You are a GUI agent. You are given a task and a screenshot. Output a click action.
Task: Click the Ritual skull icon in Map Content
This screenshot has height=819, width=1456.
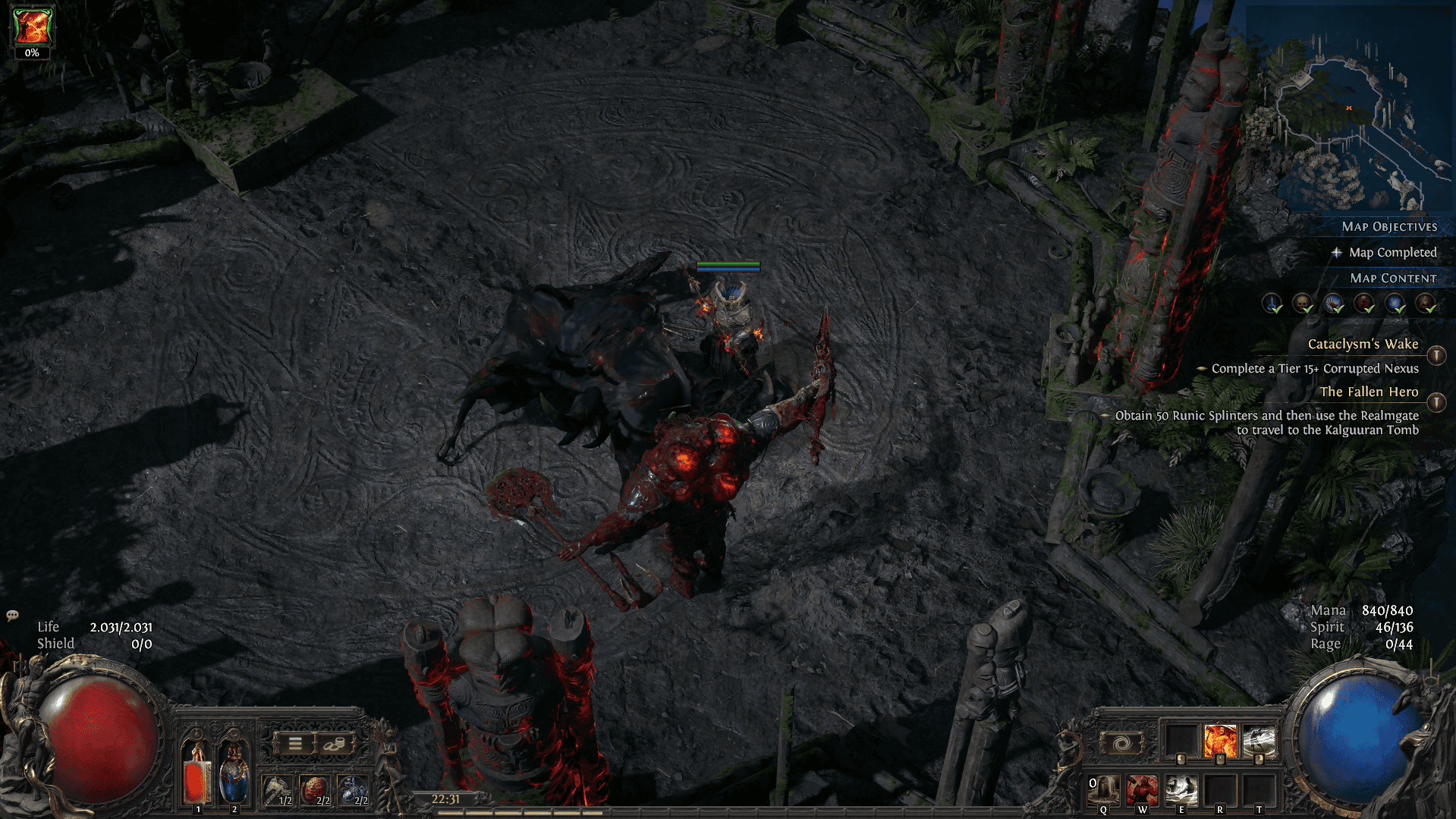pos(1302,304)
